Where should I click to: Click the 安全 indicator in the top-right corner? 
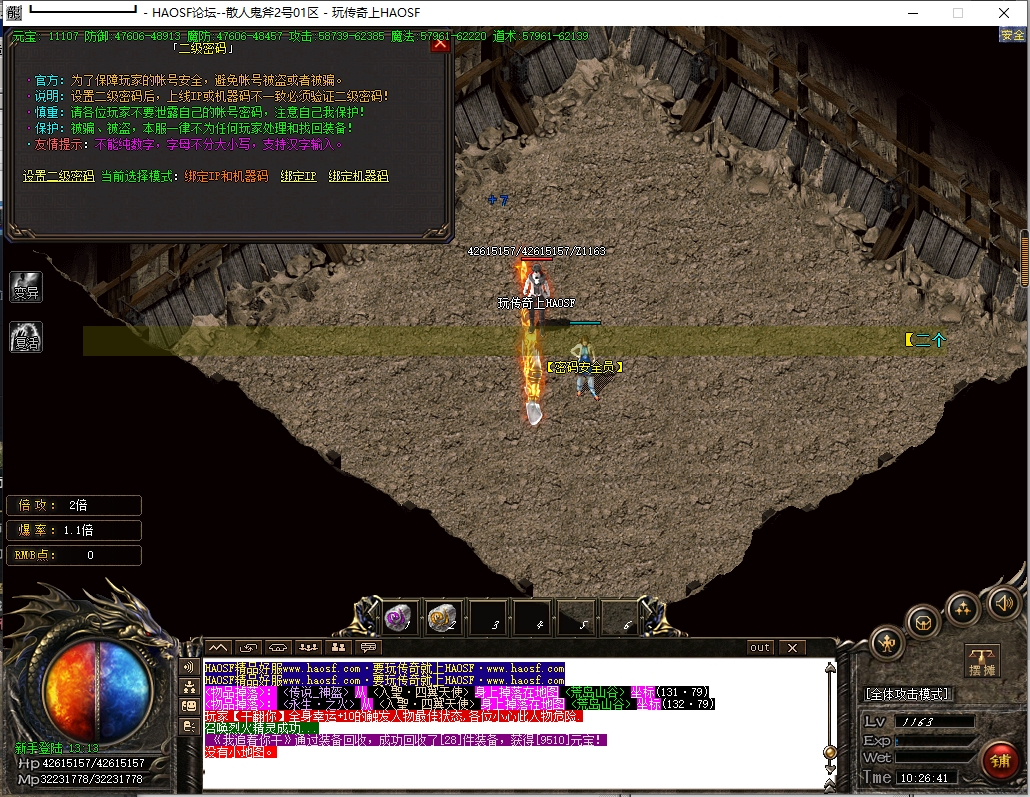tap(1012, 35)
